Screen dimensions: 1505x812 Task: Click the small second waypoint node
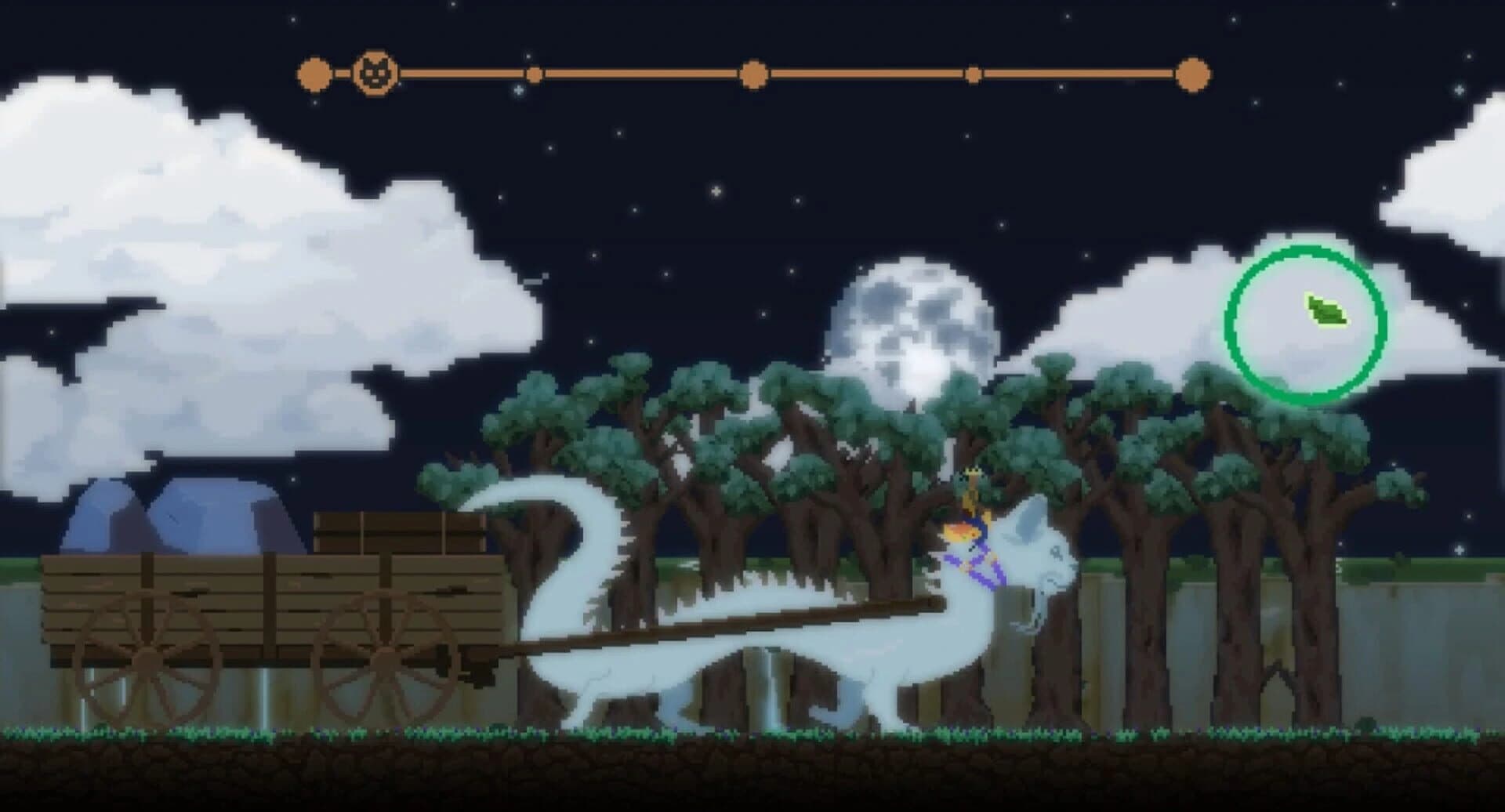(x=536, y=74)
